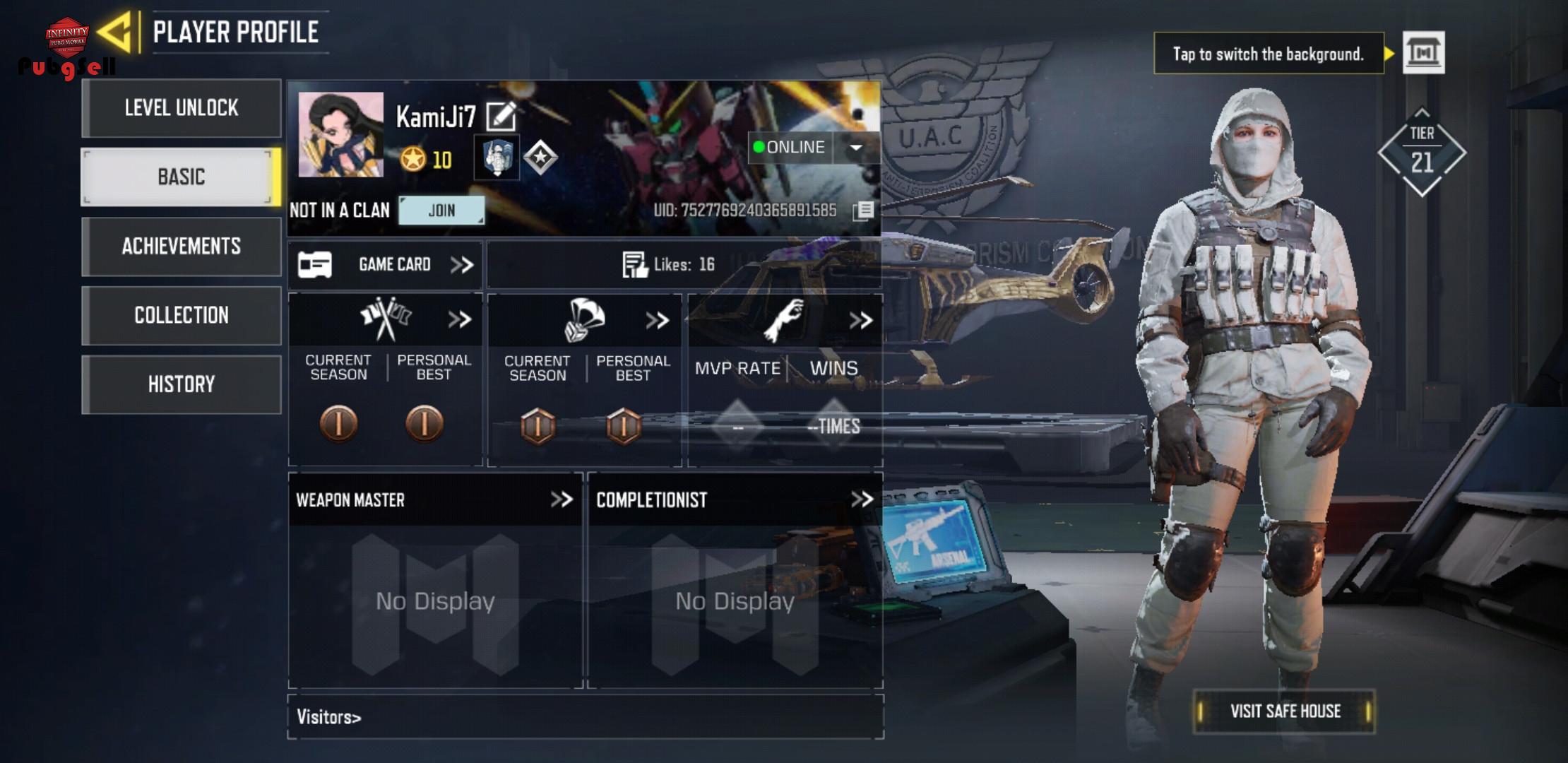Select the Basic profile tab

point(182,177)
